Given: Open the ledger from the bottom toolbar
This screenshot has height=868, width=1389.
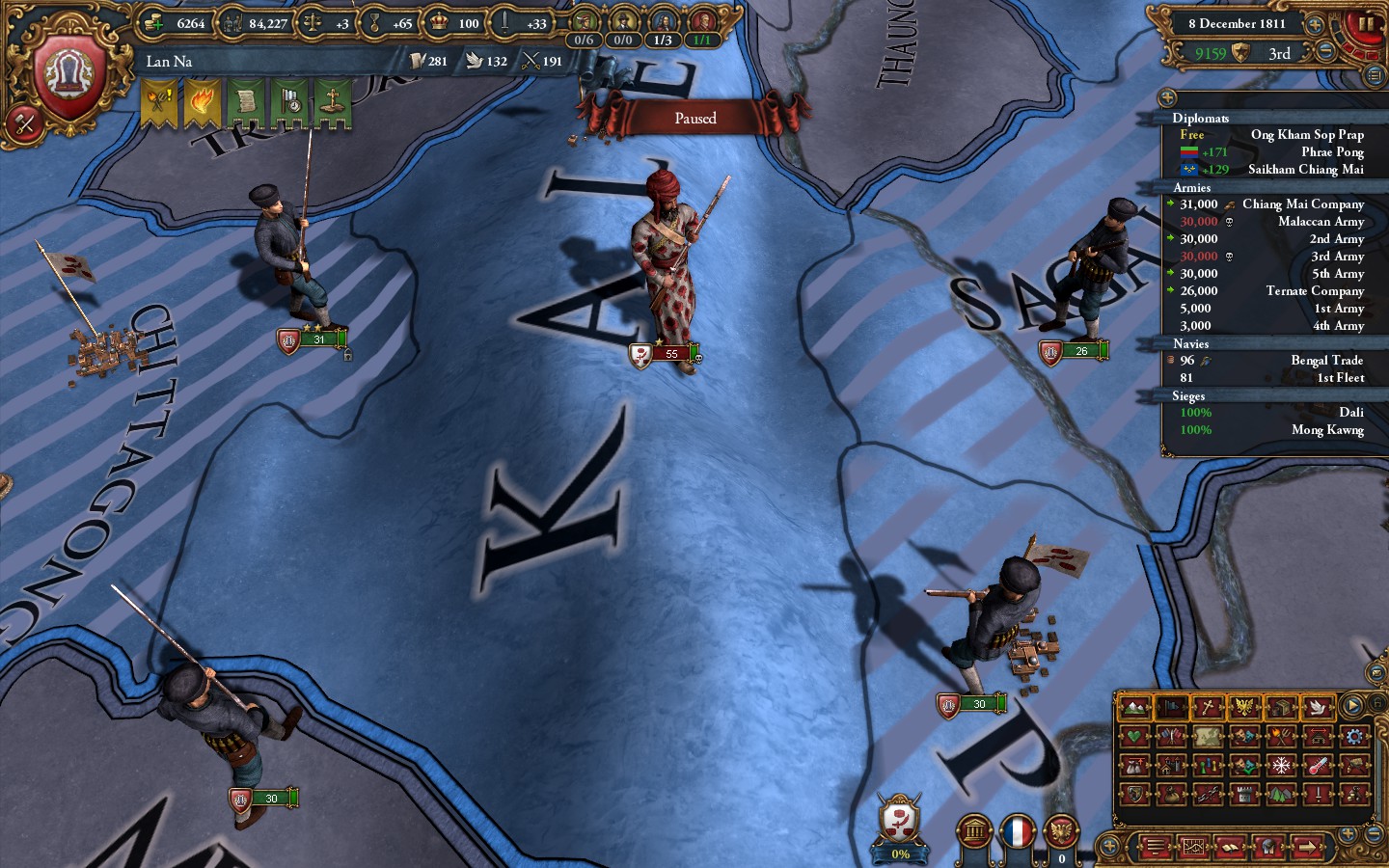Looking at the screenshot, I should click(1230, 848).
